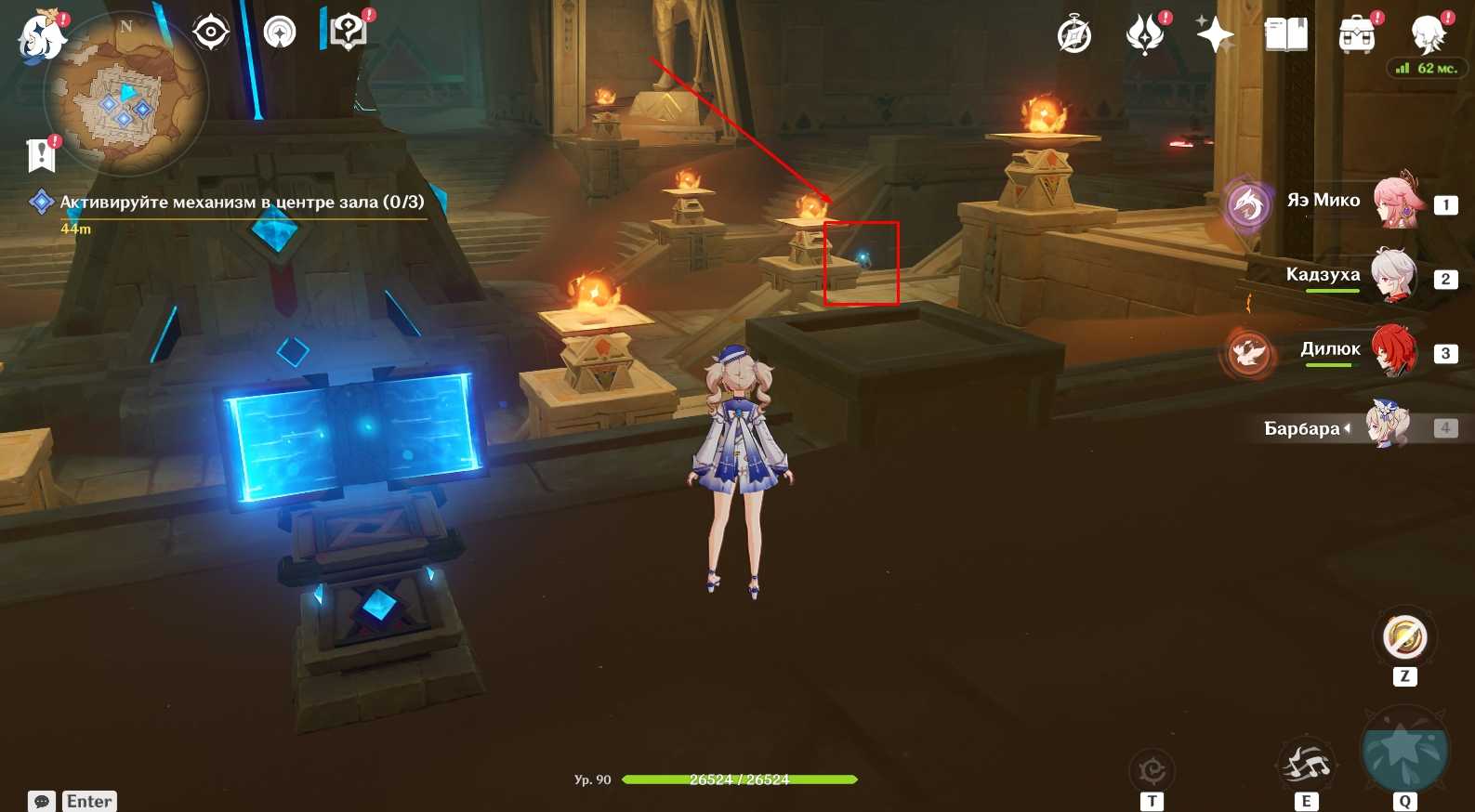
Task: Open the chat speech bubble
Action: click(42, 801)
